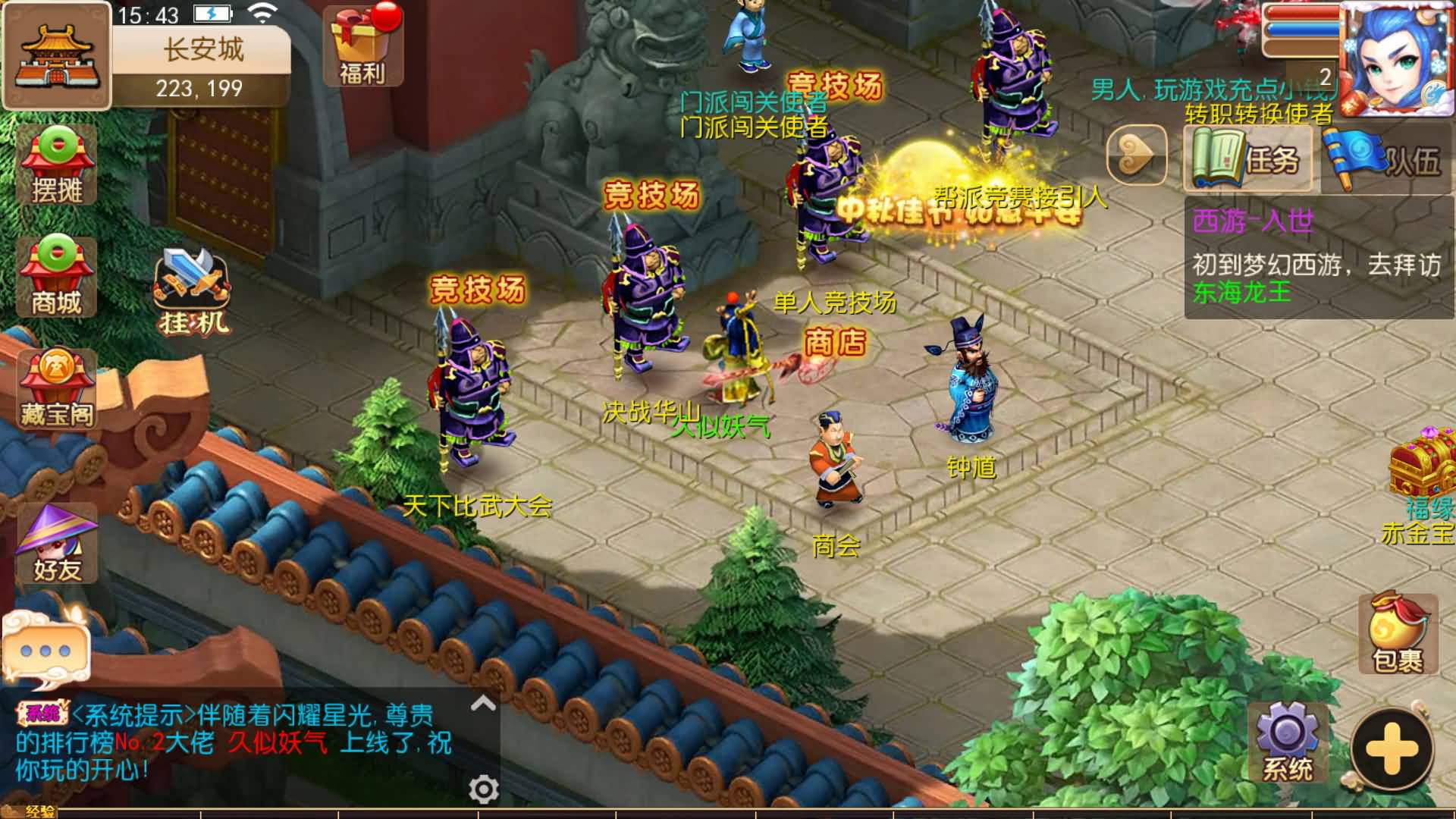Switch to the 任务 quest tab

click(x=1247, y=159)
